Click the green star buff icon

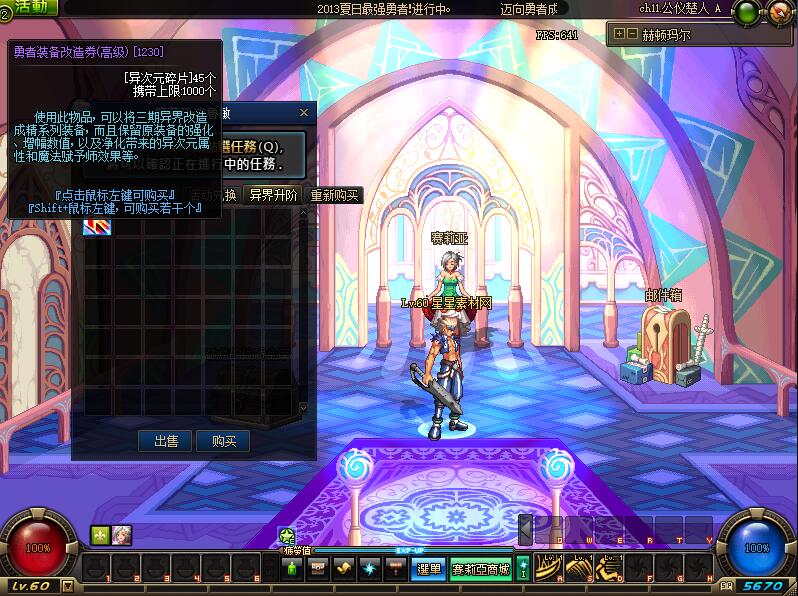pos(100,535)
